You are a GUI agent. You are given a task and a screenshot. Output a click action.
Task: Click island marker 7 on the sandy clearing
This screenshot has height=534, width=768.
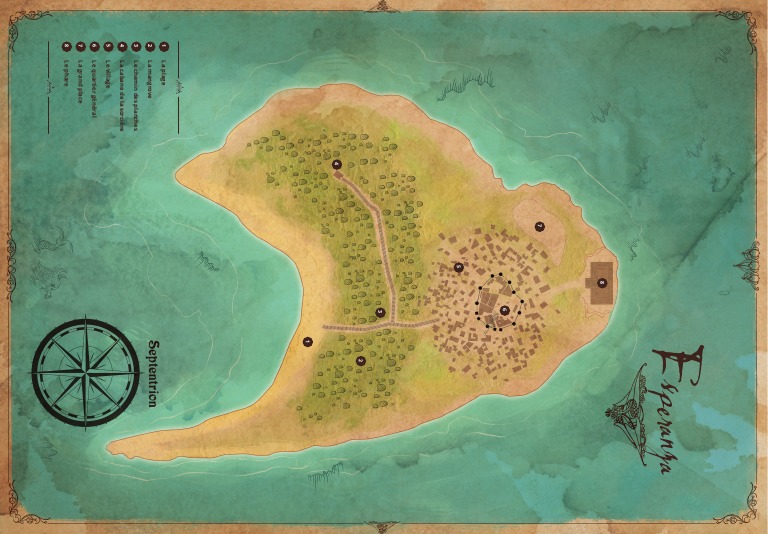pos(540,227)
